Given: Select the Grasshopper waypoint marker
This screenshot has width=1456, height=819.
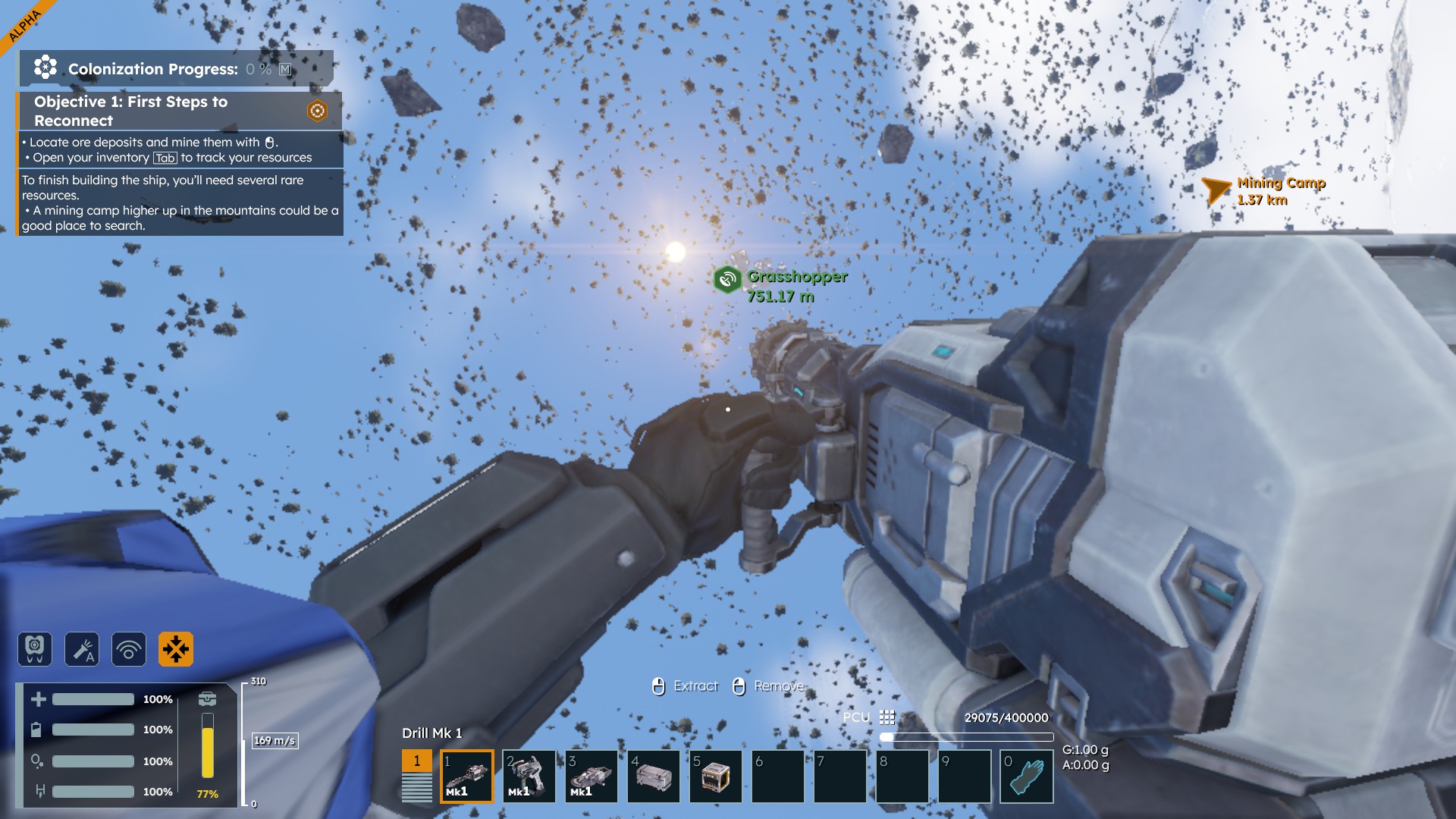Looking at the screenshot, I should coord(726,279).
